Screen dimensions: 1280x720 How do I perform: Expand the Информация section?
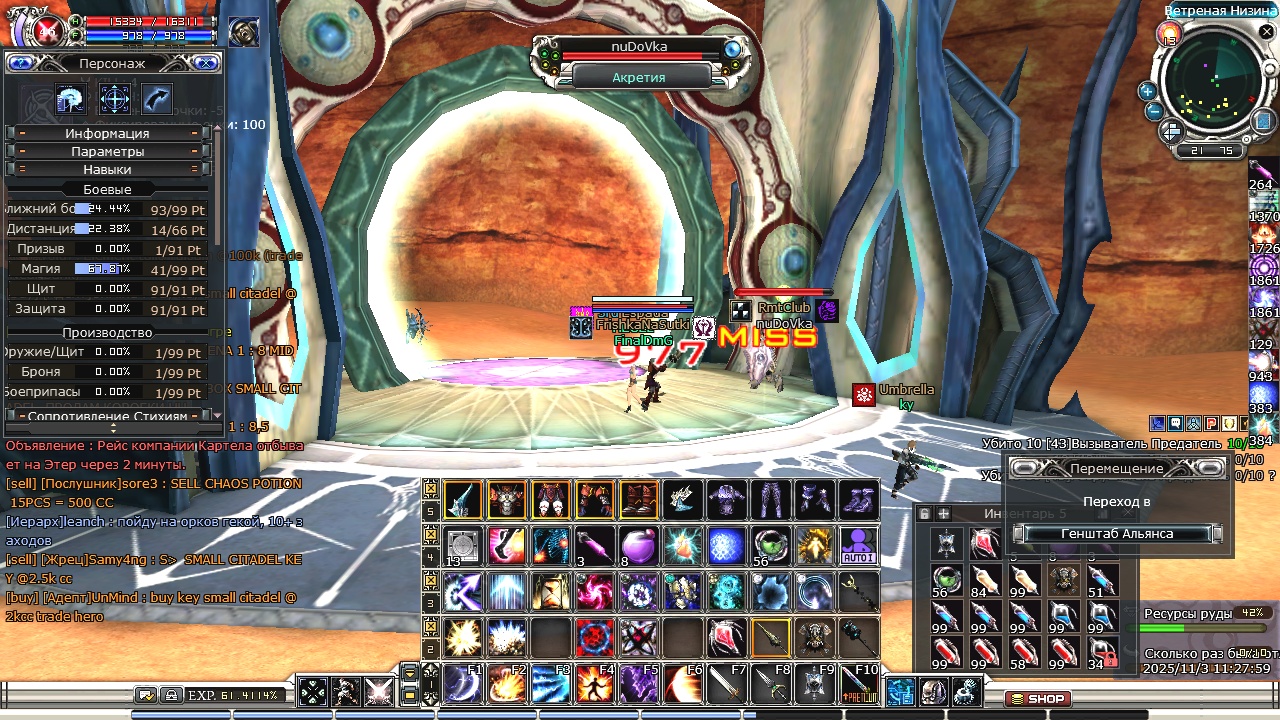pos(108,134)
